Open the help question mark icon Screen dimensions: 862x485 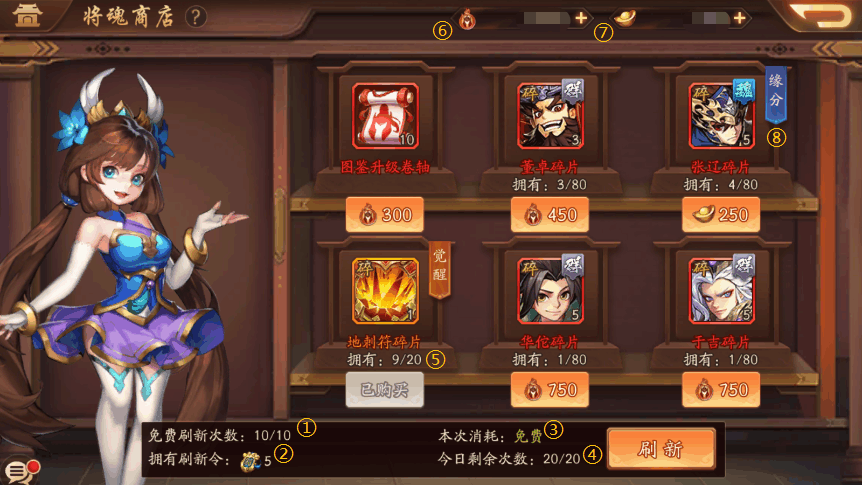[x=196, y=17]
